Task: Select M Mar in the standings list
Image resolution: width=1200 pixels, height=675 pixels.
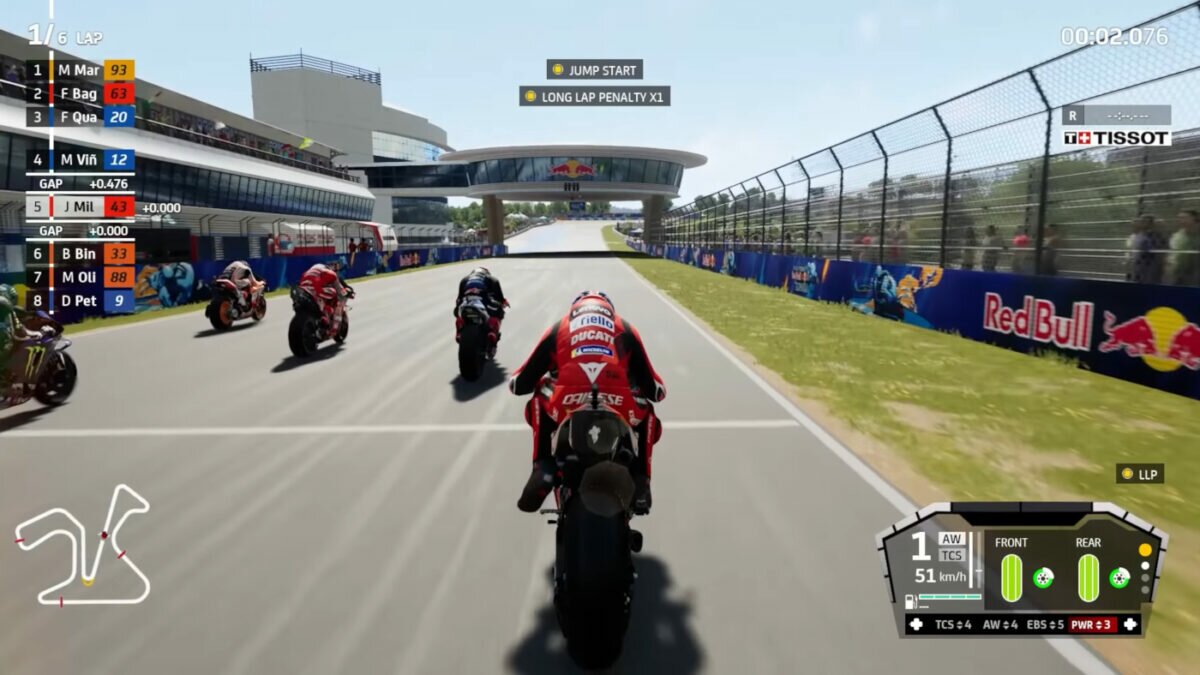Action: [80, 70]
